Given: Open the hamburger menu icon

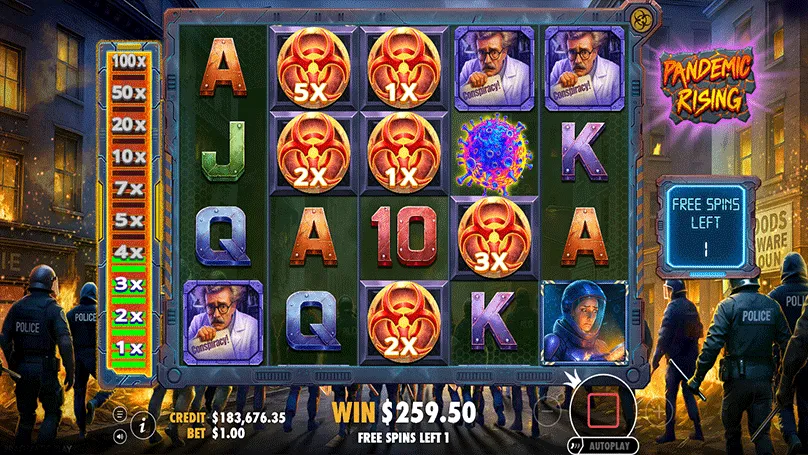Looking at the screenshot, I should click(120, 414).
